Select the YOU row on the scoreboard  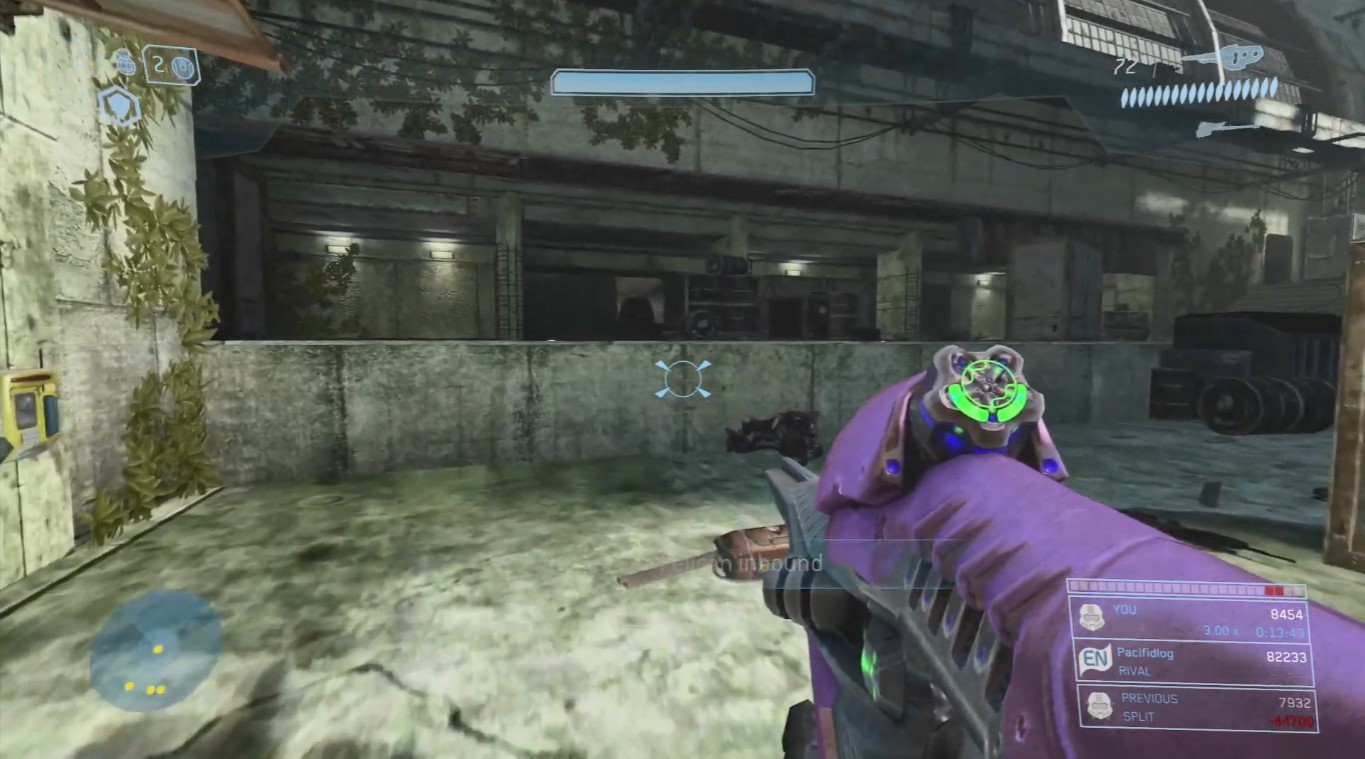coord(1190,620)
